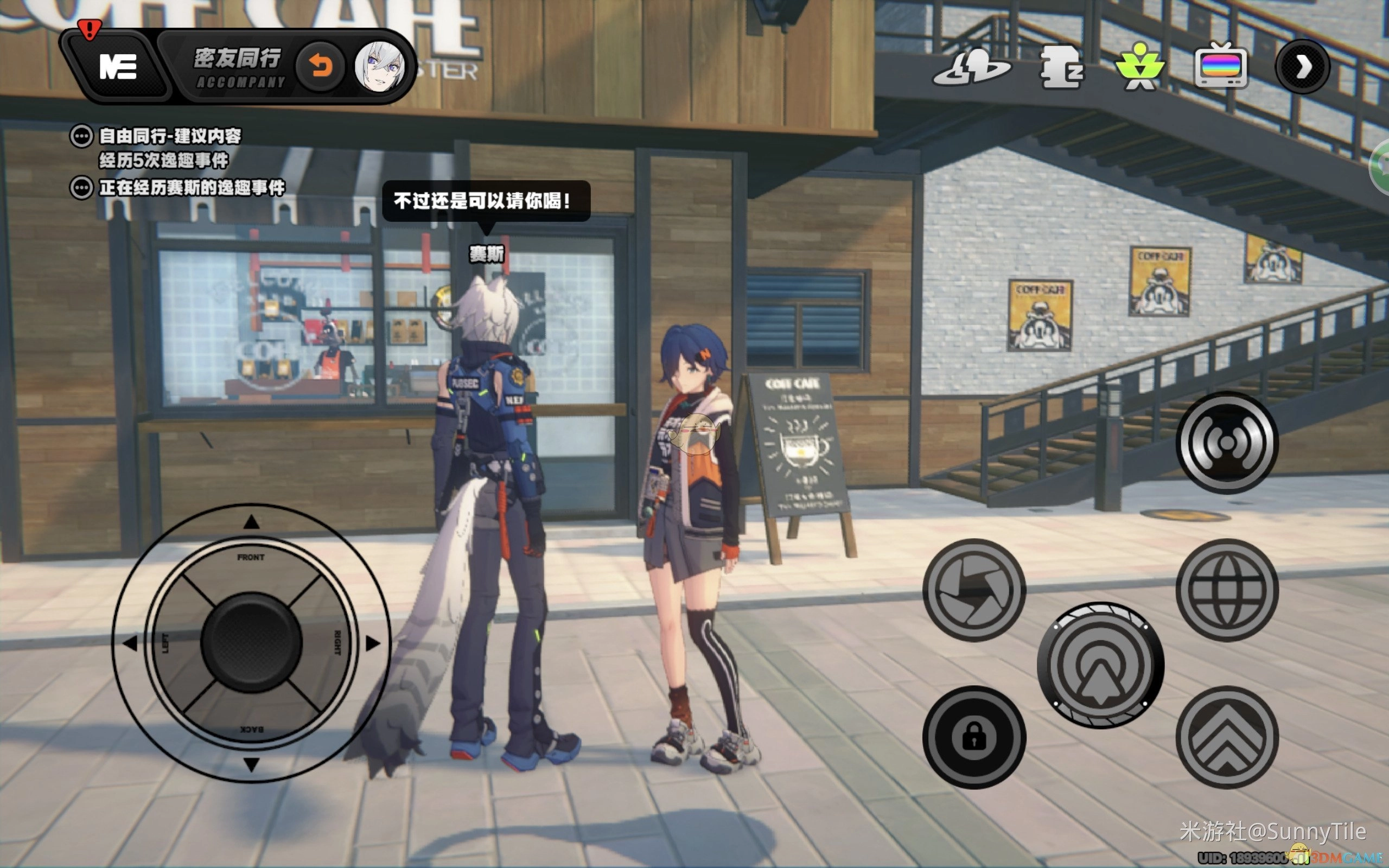Tap the double chevron sprint button
The height and width of the screenshot is (868, 1389).
coord(1227,737)
